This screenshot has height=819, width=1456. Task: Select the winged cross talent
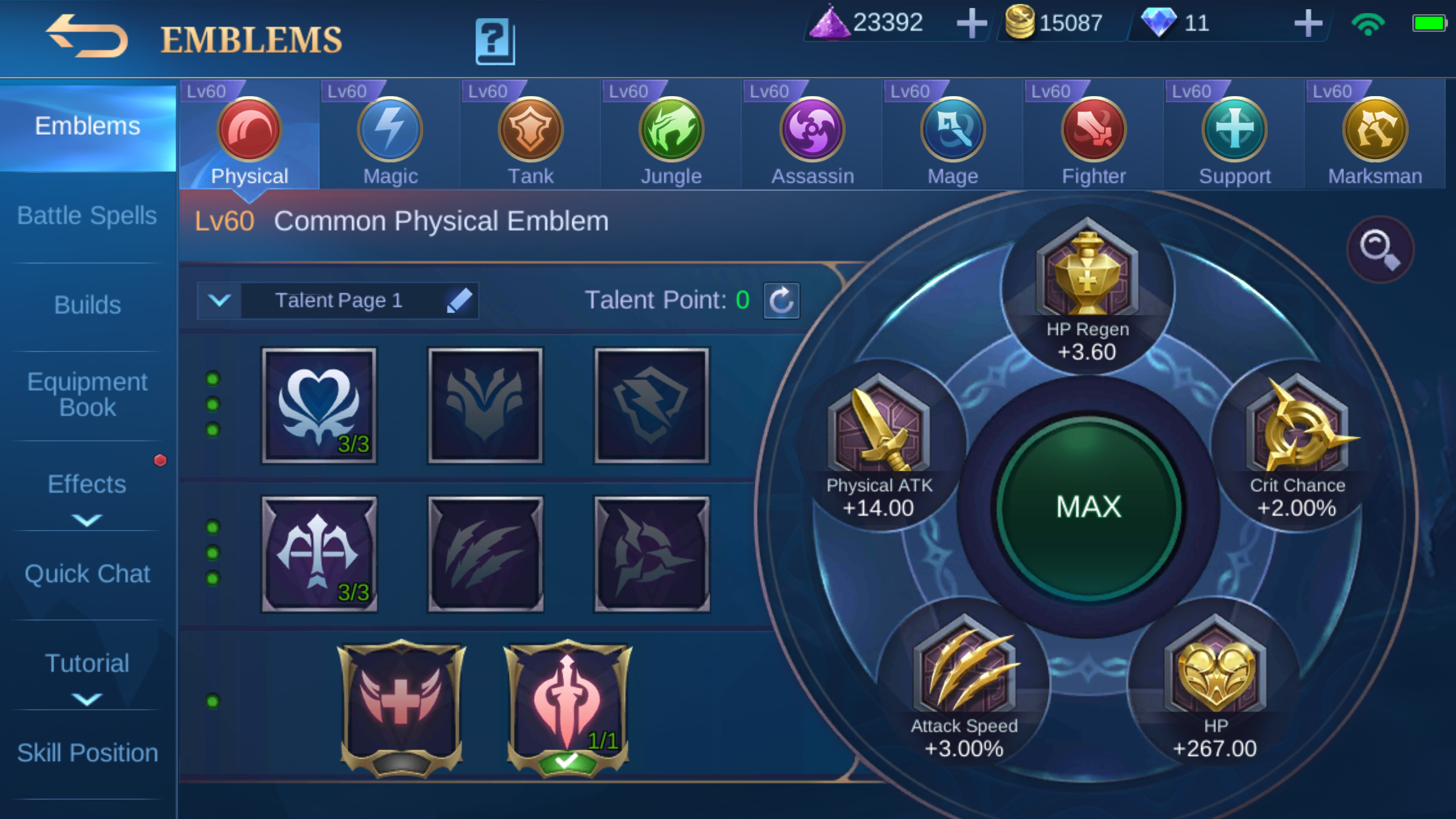tap(402, 704)
